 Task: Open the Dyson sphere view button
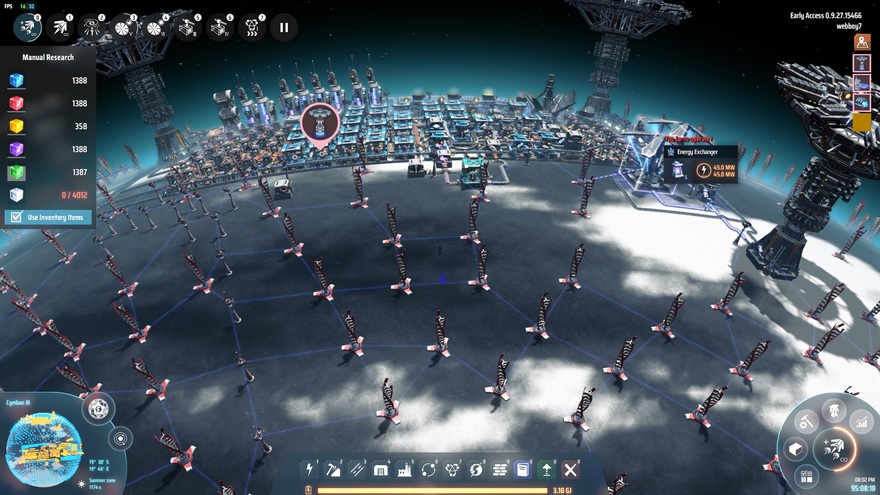pyautogui.click(x=98, y=408)
